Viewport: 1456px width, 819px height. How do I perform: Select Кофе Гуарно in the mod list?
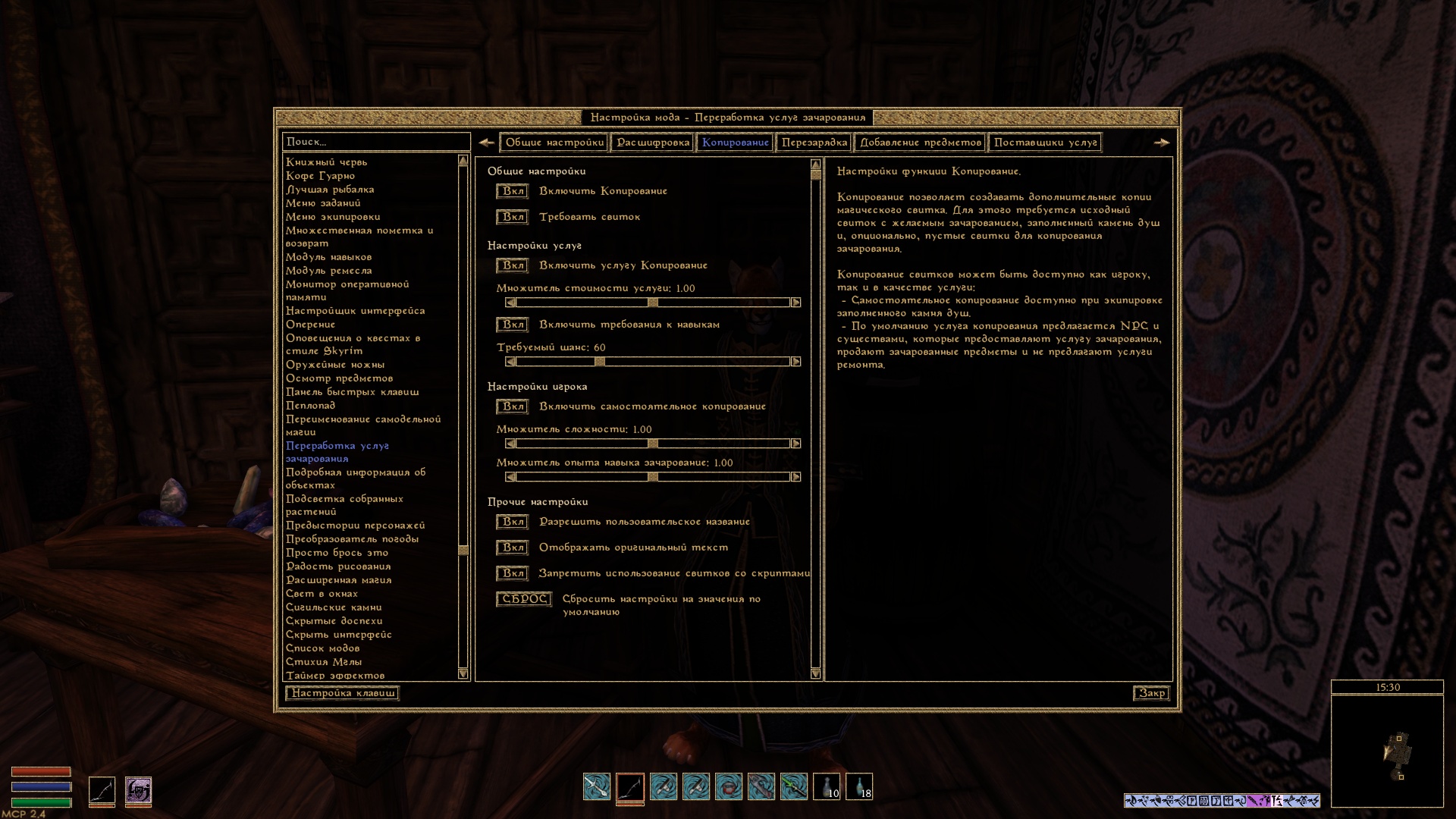[x=320, y=176]
